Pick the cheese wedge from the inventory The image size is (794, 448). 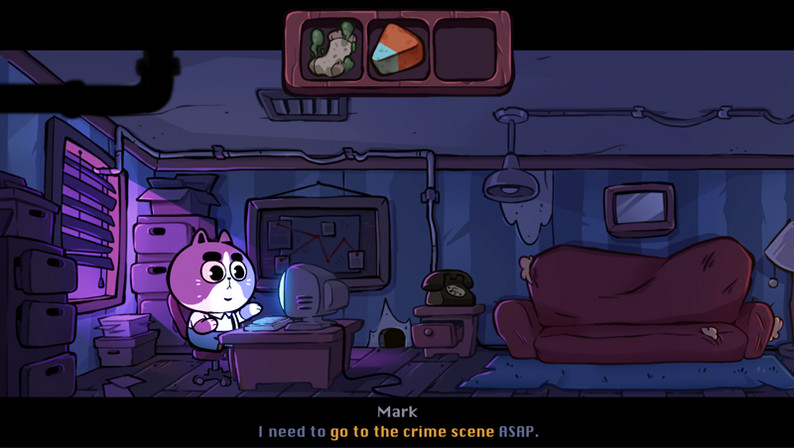[x=398, y=52]
